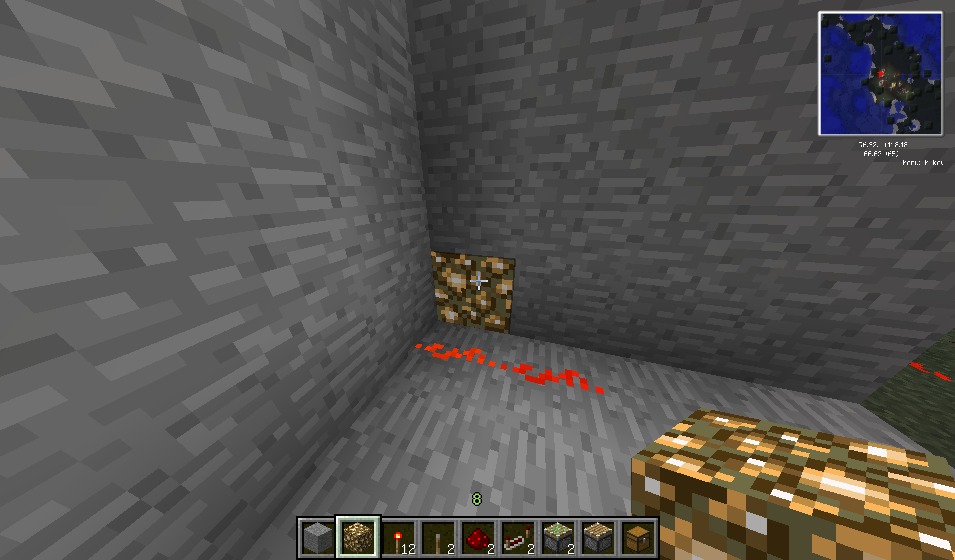
Task: Click the minimap in the corner
Action: click(881, 73)
